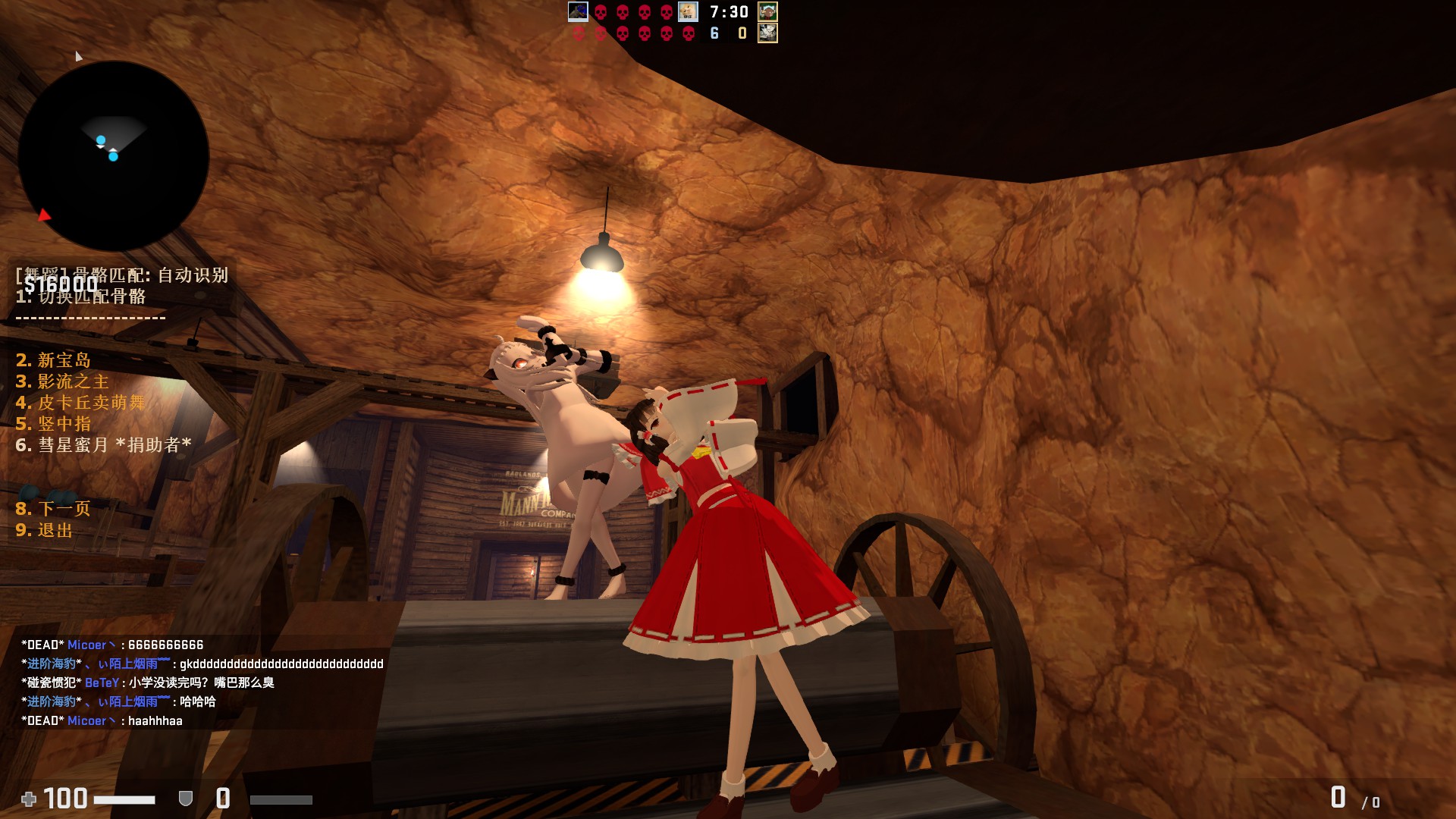The image size is (1456, 819).
Task: Click the monkey player avatar
Action: (x=767, y=11)
